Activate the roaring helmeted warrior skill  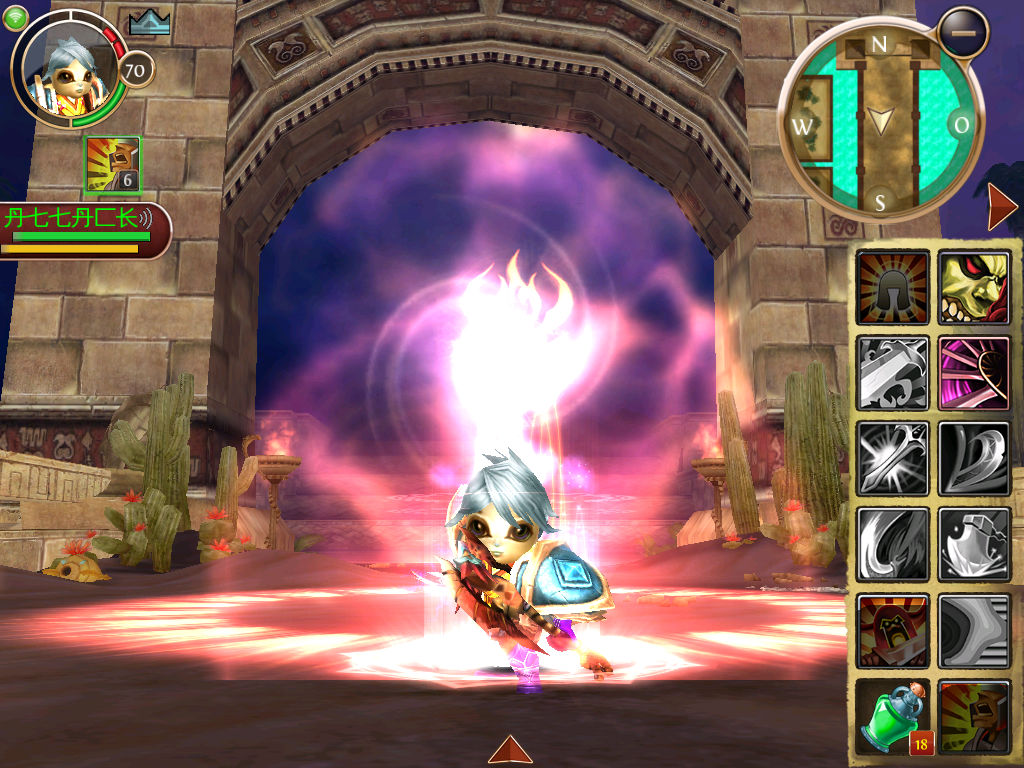pos(974,717)
